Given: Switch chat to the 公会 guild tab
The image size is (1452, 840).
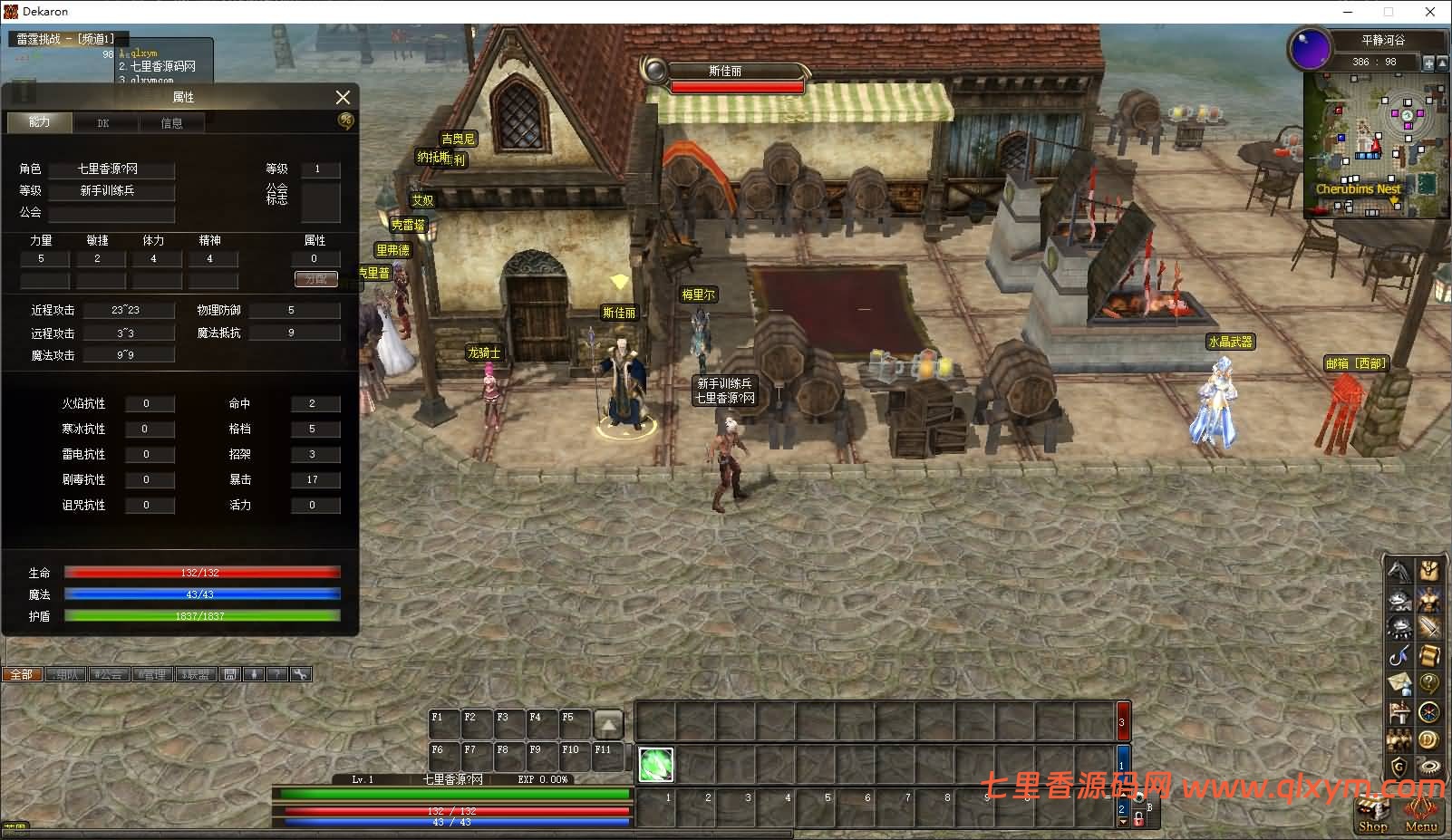Looking at the screenshot, I should 108,674.
